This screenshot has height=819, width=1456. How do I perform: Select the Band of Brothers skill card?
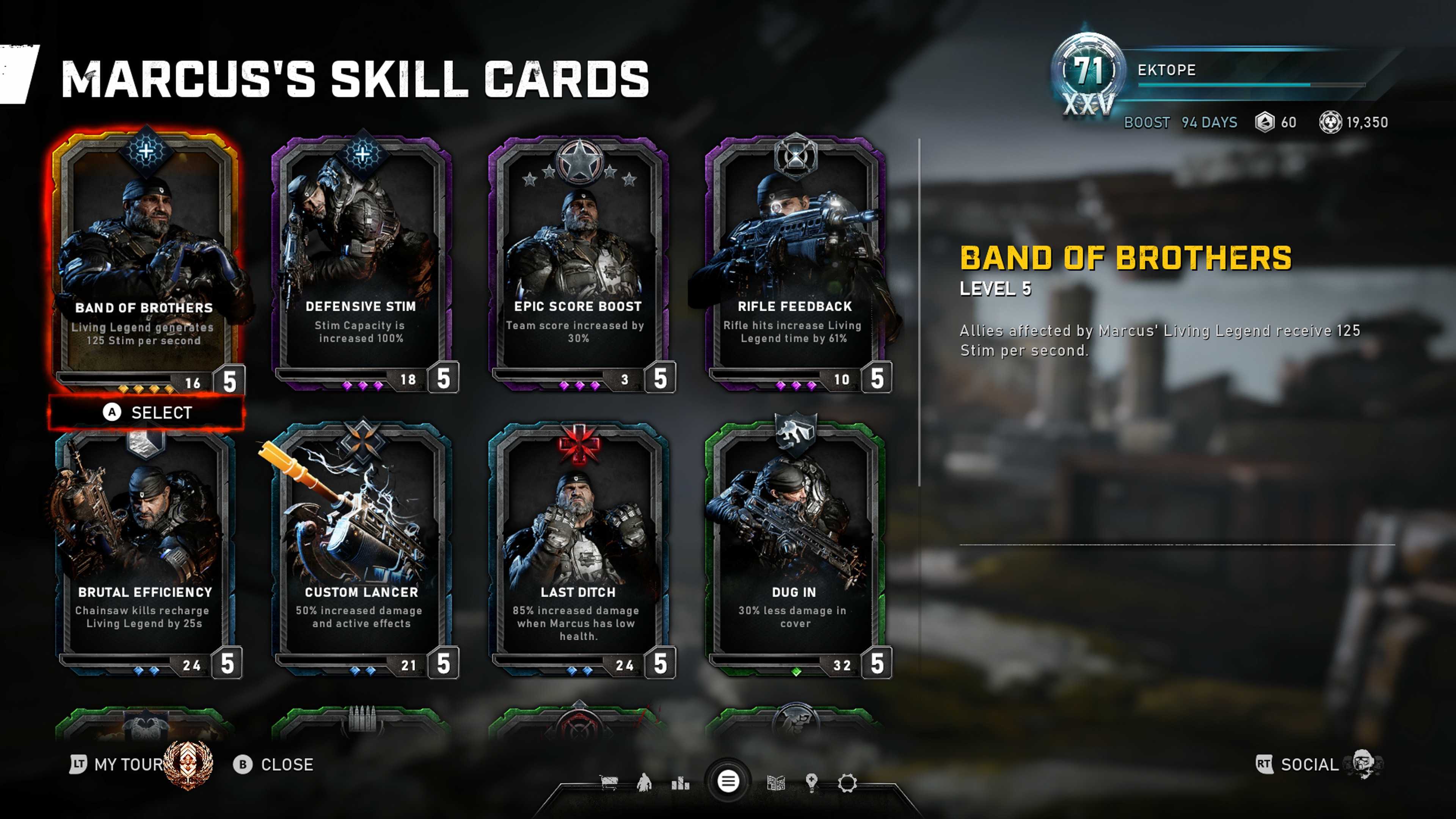click(x=145, y=260)
